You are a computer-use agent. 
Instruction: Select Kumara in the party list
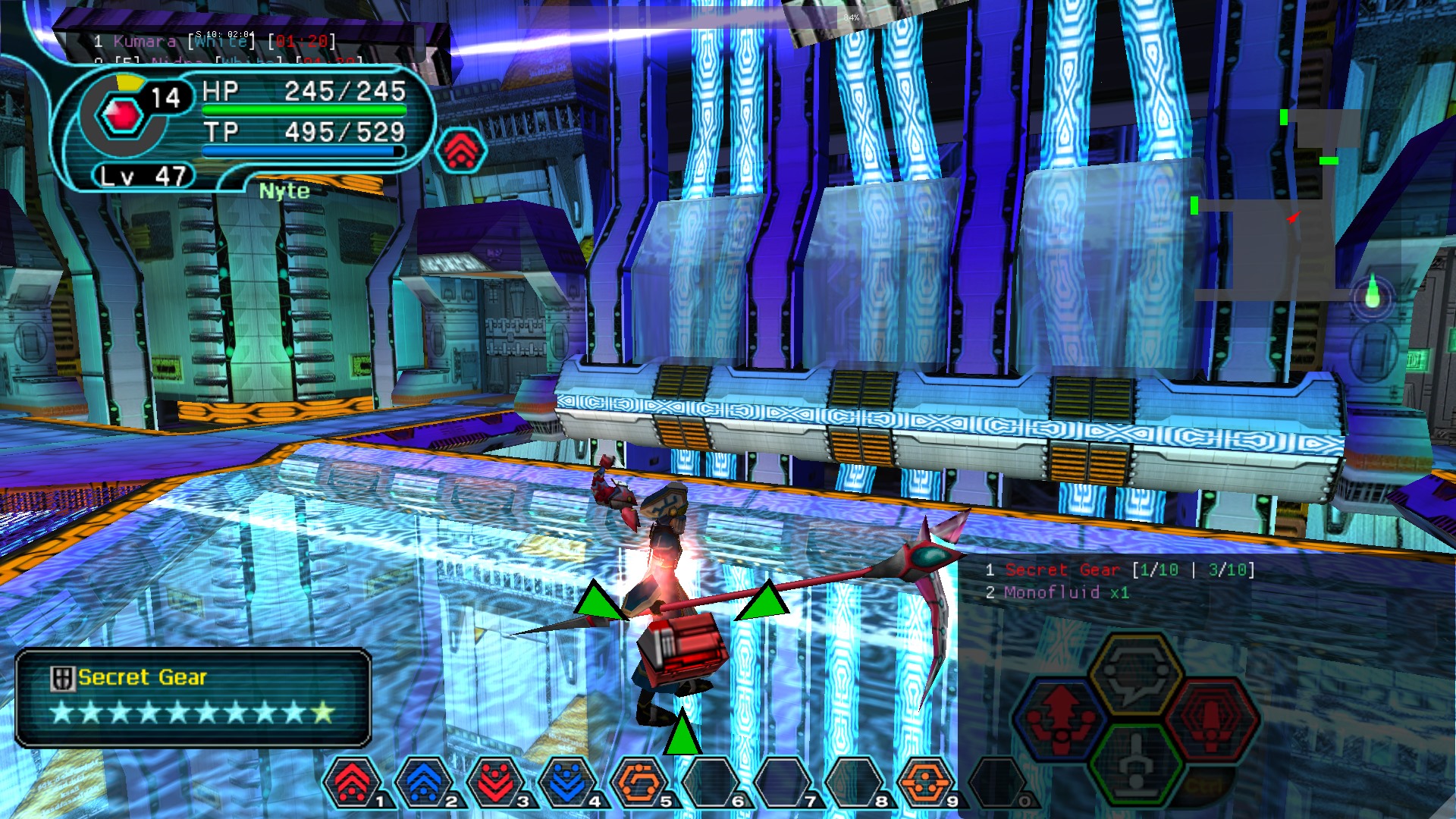point(144,42)
